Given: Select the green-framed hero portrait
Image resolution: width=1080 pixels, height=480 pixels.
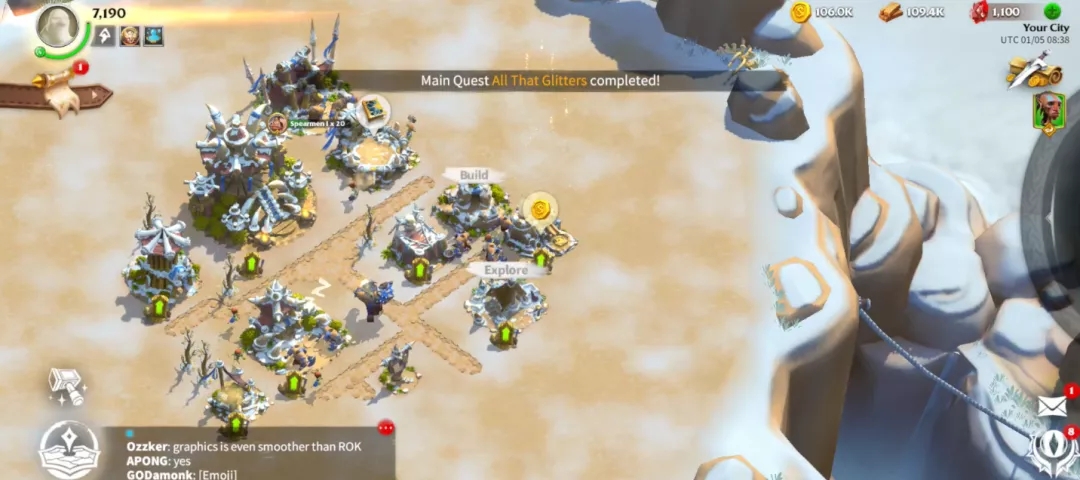Looking at the screenshot, I should point(1048,112).
